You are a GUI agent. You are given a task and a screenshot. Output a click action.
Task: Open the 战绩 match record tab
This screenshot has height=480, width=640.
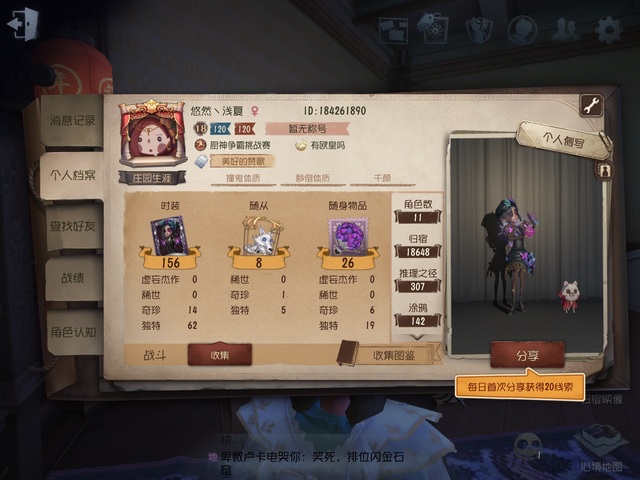[x=73, y=279]
